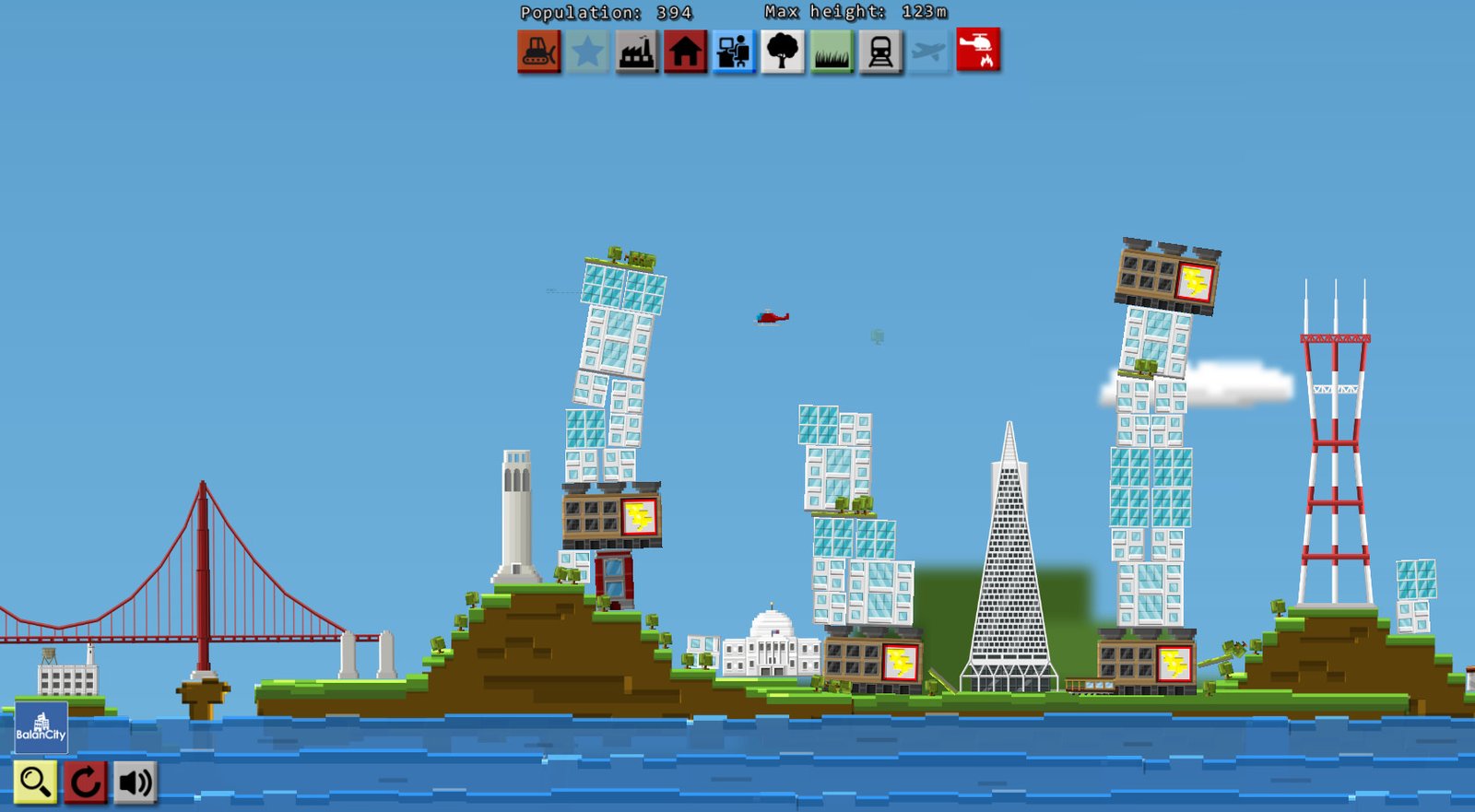
Task: Pick the green grass tool
Action: 832,52
